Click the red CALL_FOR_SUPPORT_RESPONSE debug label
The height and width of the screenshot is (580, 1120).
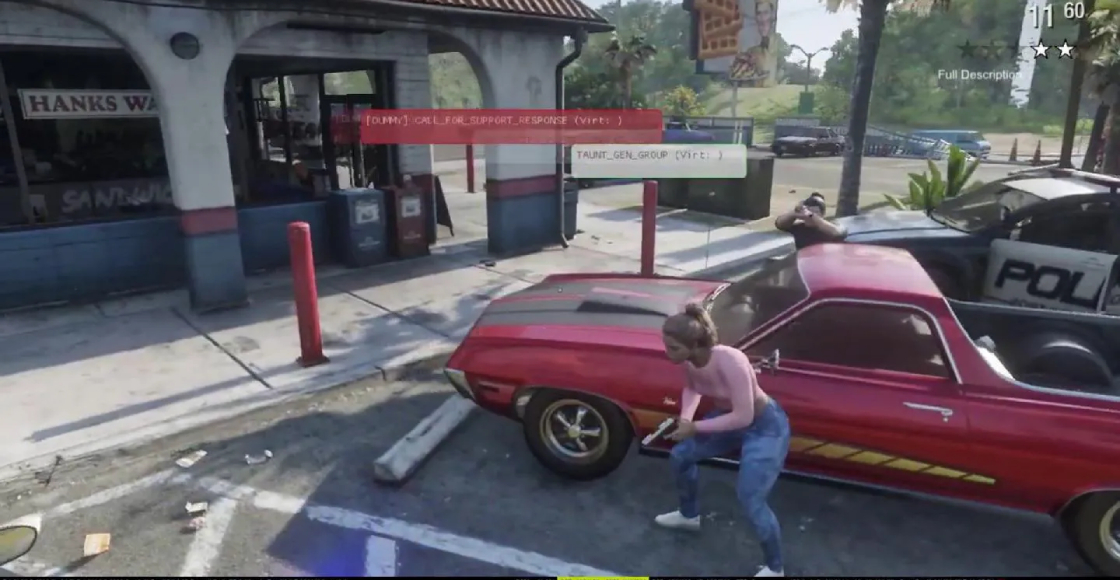510,126
